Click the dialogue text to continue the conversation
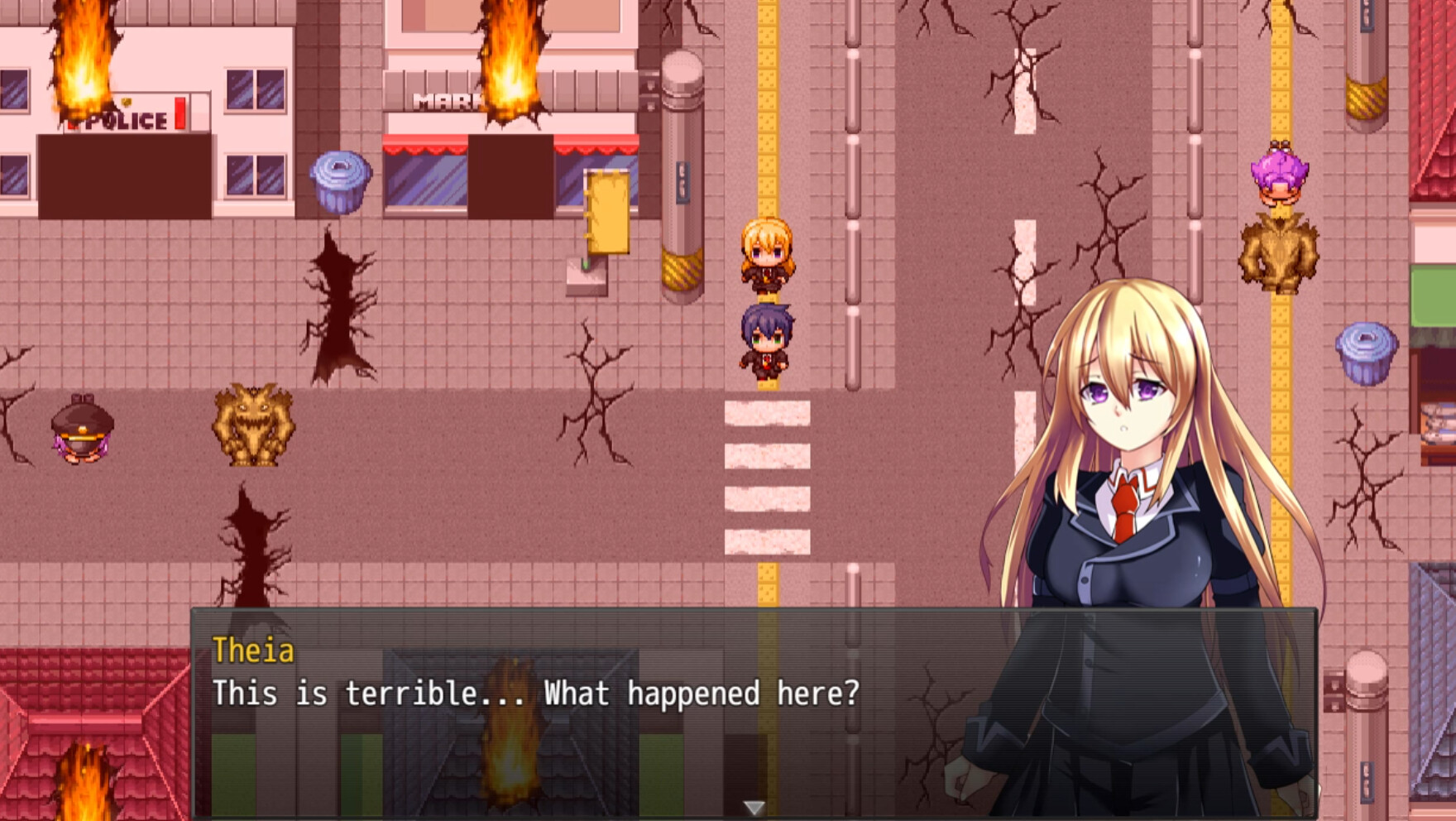The image size is (1456, 821). click(536, 695)
